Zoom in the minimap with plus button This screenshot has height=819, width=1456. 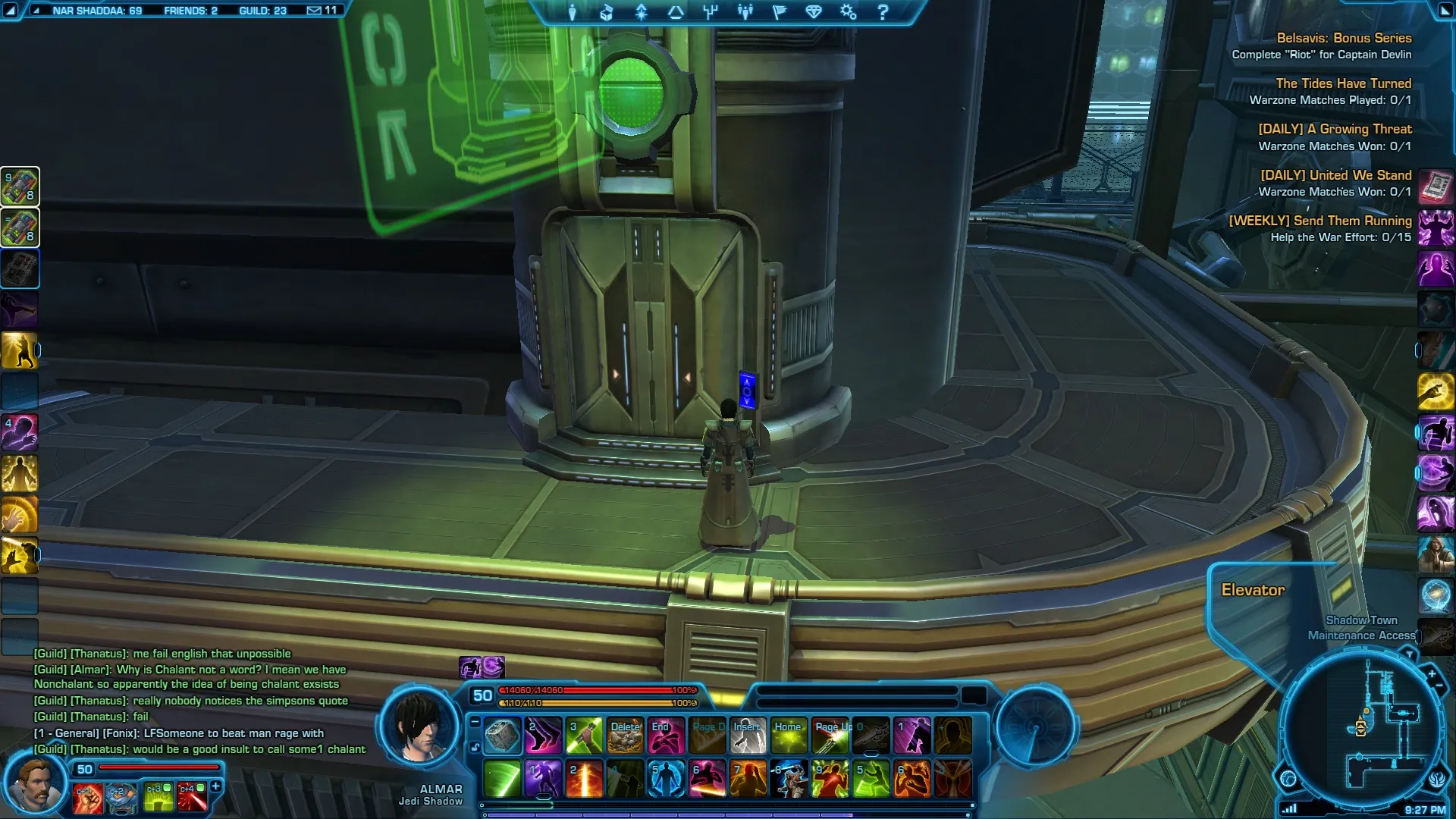(1432, 674)
